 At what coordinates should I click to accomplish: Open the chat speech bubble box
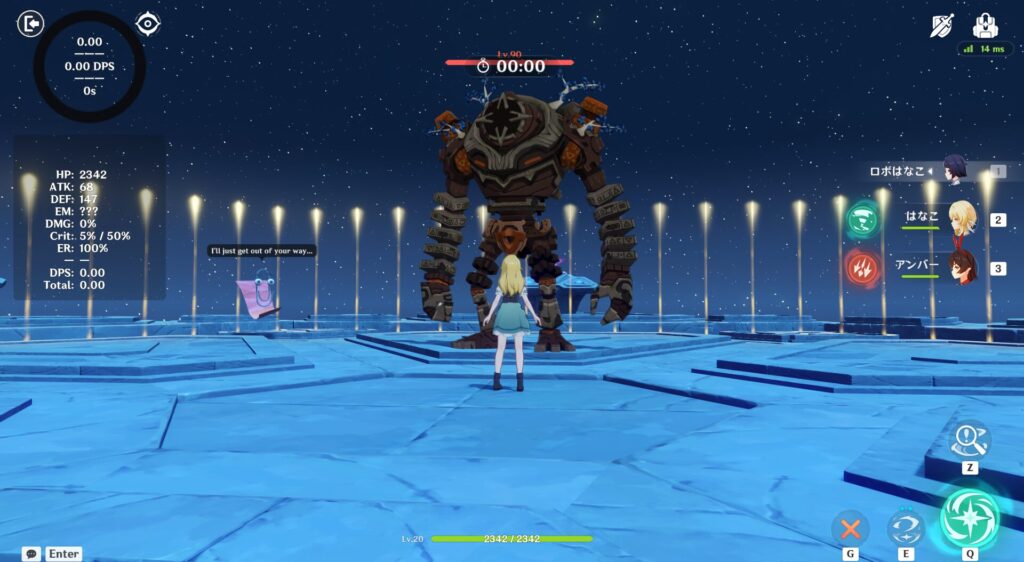coord(31,553)
